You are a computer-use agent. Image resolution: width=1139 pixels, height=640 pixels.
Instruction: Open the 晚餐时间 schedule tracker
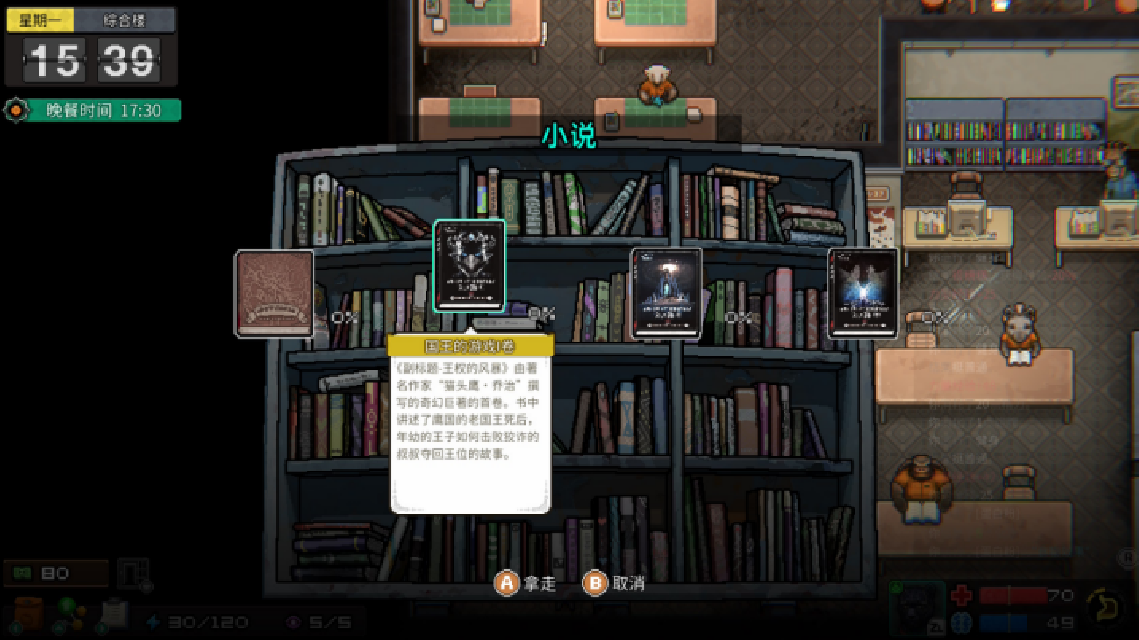coord(92,110)
